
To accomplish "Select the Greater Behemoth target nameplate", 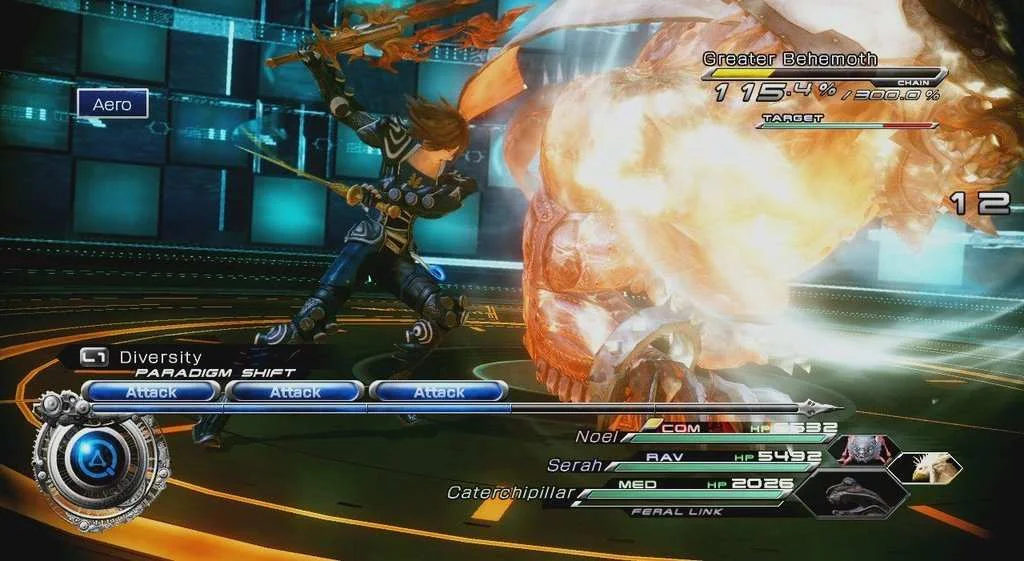I will pos(790,59).
